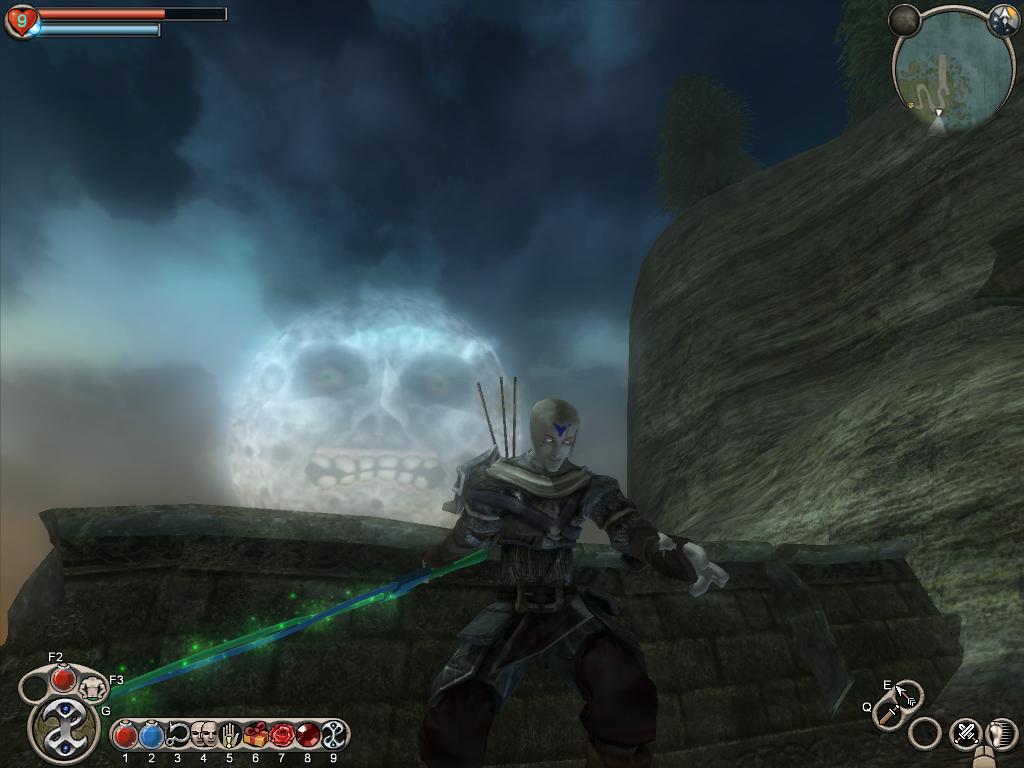Screen dimensions: 1024x768
Task: Activate the large guild seal medallion
Action: (x=64, y=729)
